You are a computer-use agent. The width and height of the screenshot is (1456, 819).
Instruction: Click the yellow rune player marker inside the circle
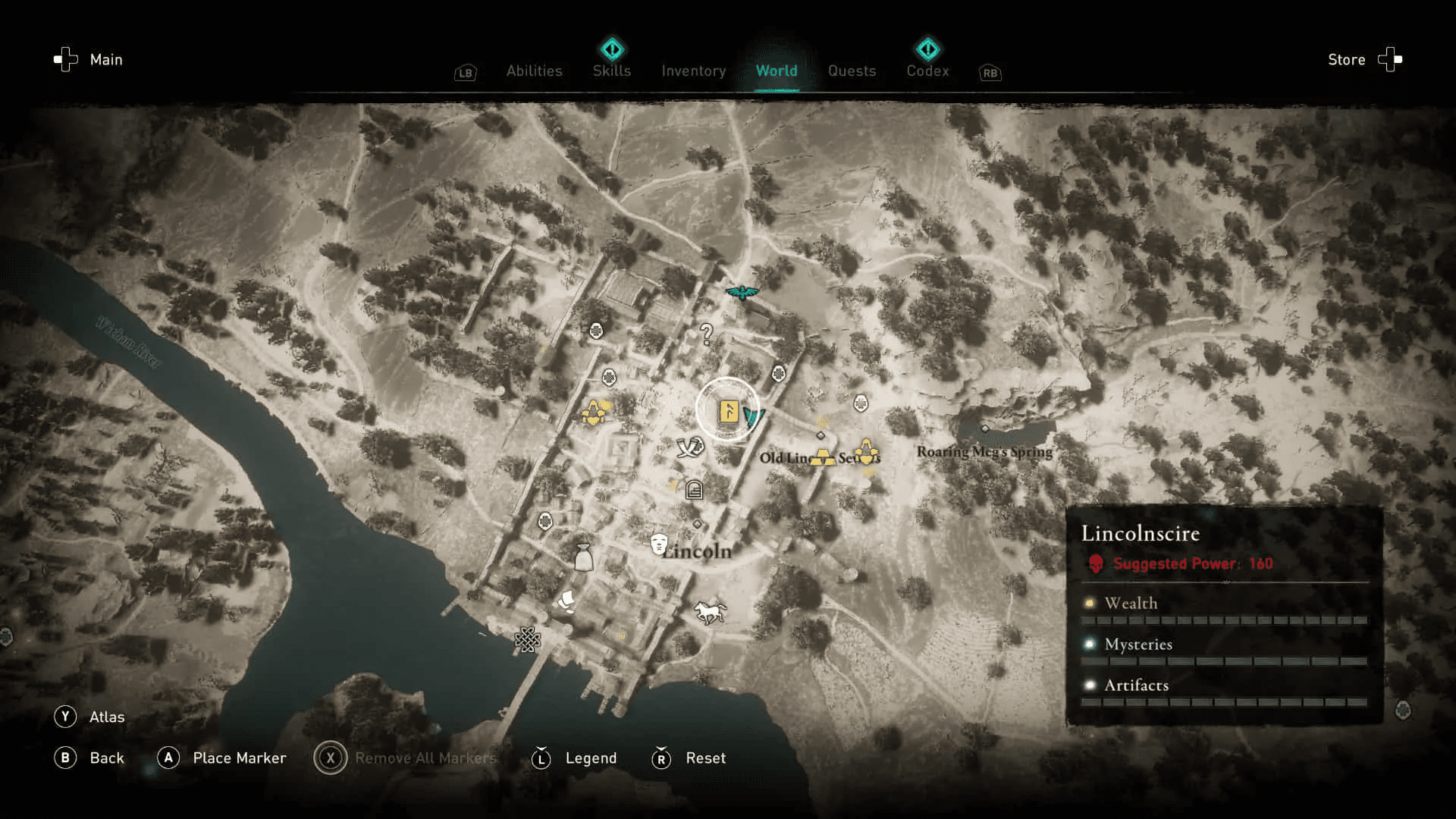click(x=728, y=412)
